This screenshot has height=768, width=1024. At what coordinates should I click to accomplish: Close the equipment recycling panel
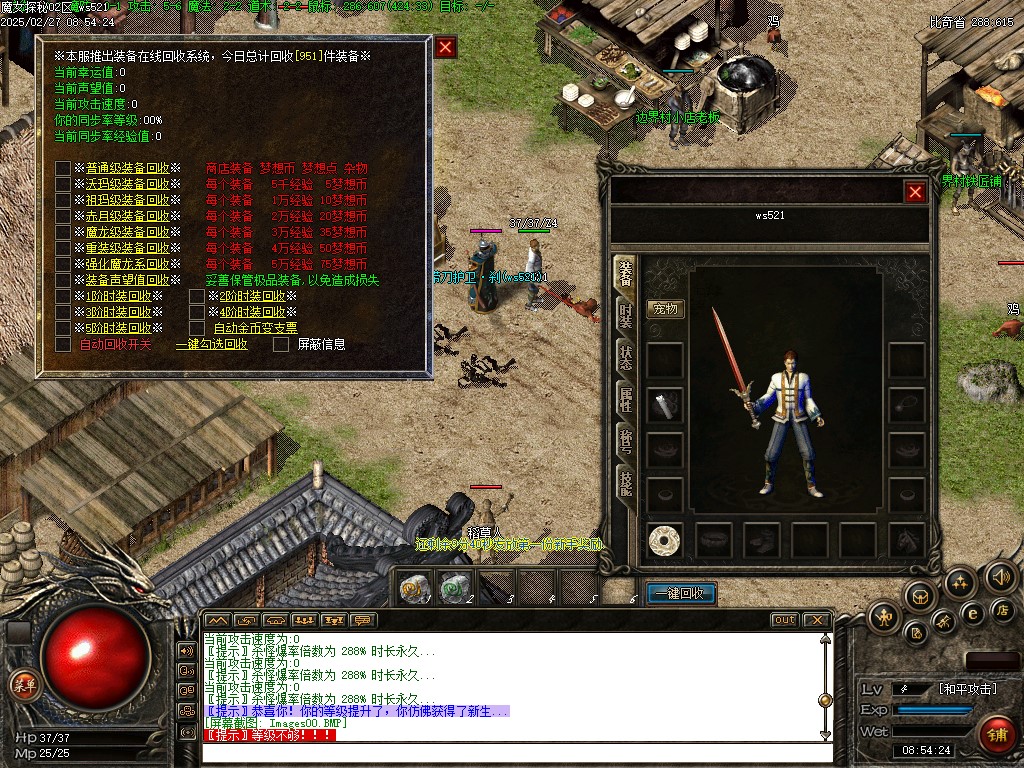(446, 47)
